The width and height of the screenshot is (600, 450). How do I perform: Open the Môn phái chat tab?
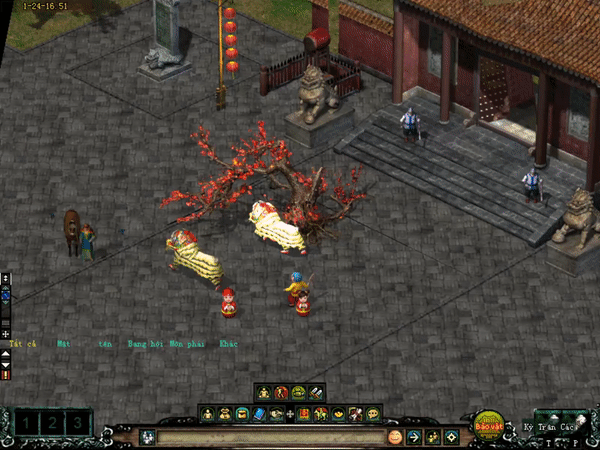click(188, 344)
